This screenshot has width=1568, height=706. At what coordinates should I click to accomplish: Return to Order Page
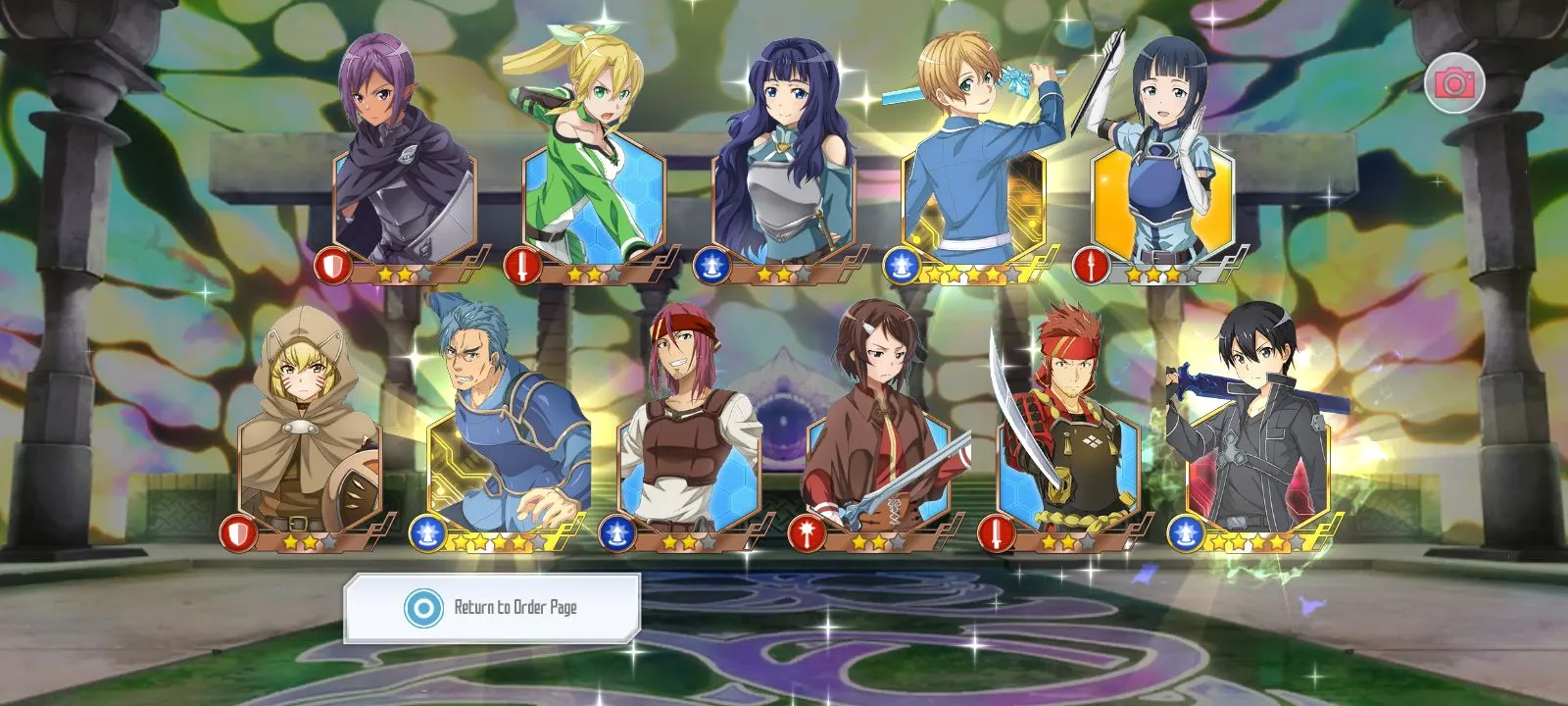pos(492,608)
